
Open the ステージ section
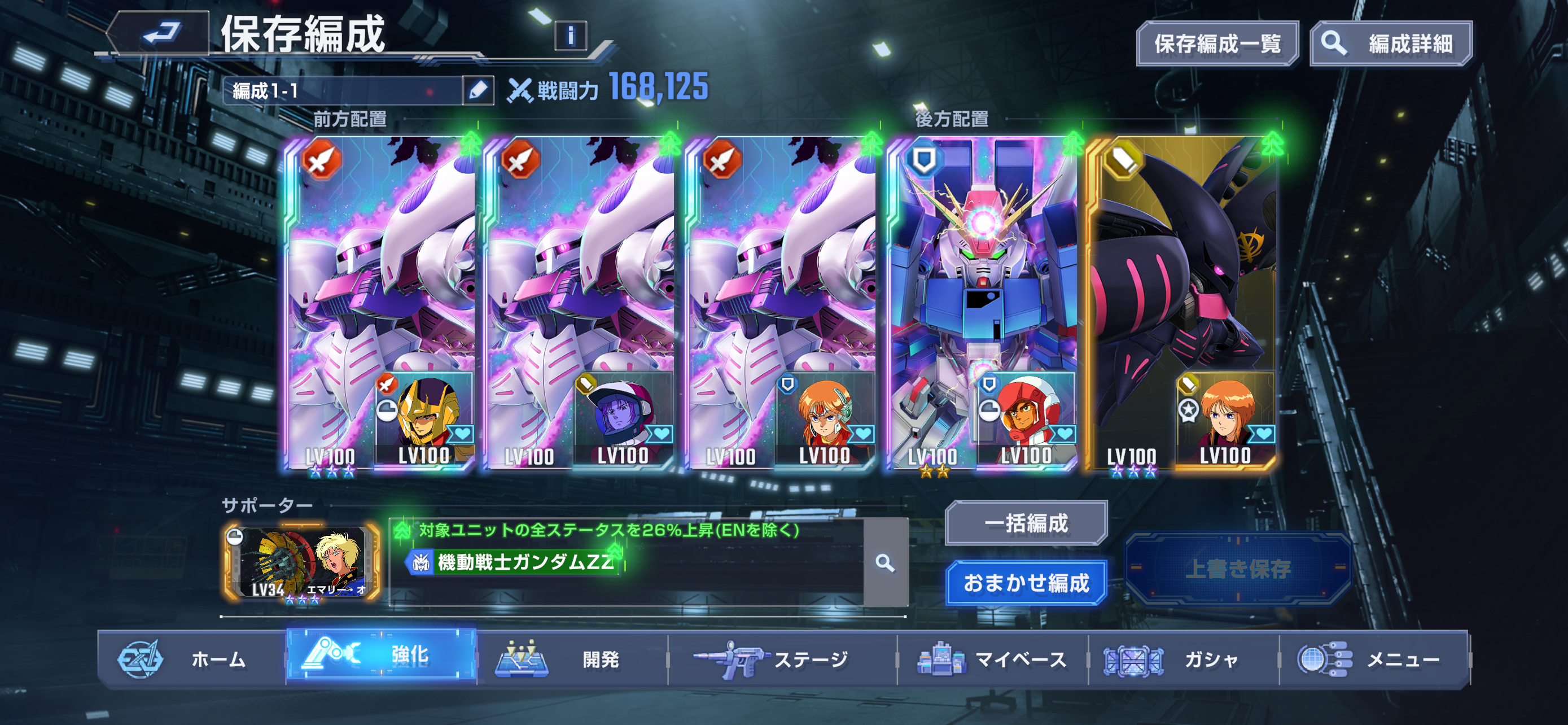point(782,660)
